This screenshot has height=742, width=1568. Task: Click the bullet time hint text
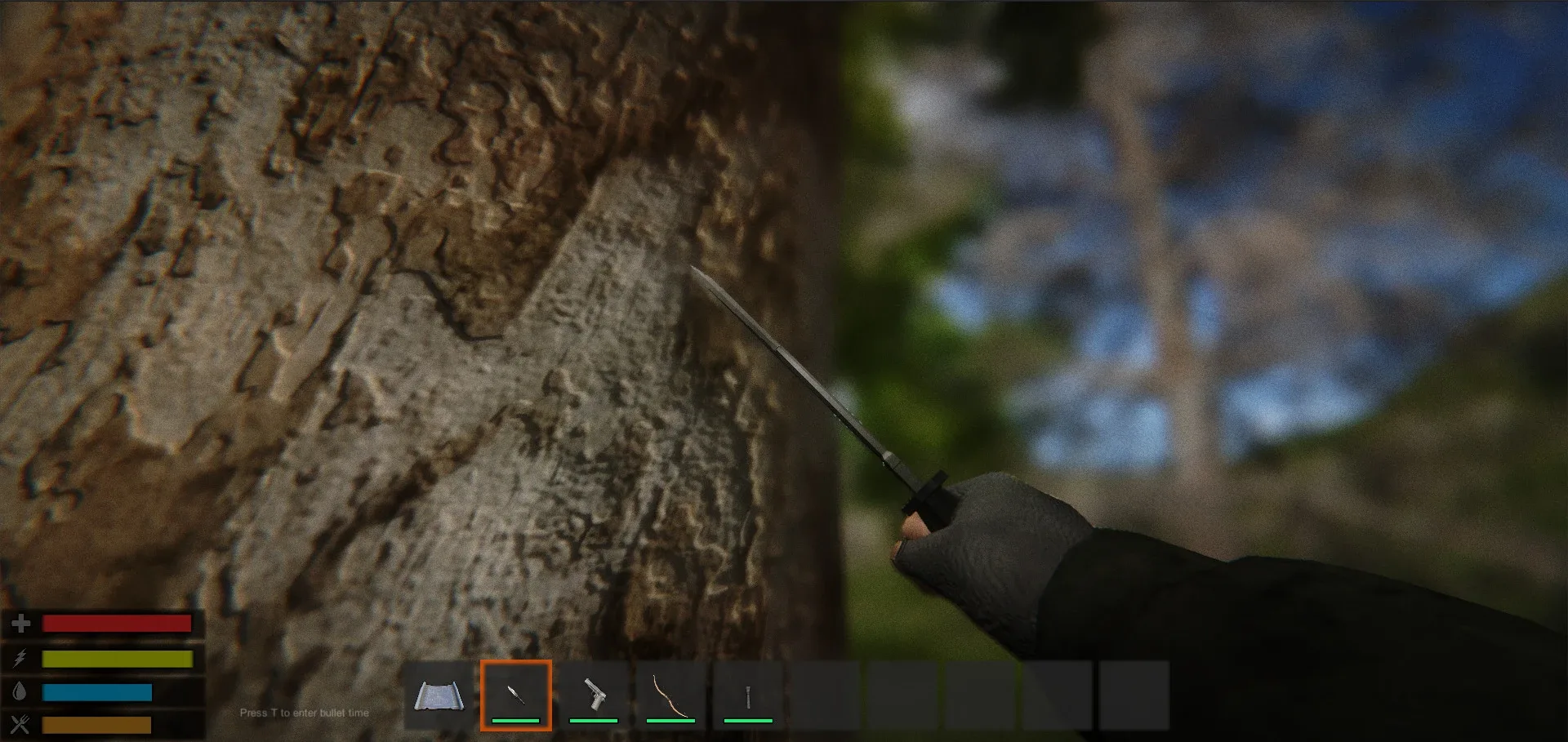(x=305, y=712)
